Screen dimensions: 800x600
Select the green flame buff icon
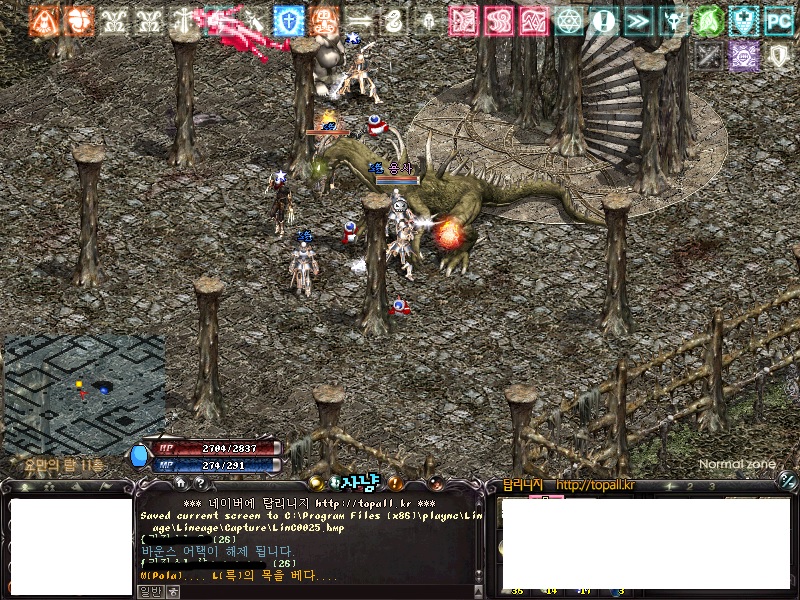[x=708, y=20]
